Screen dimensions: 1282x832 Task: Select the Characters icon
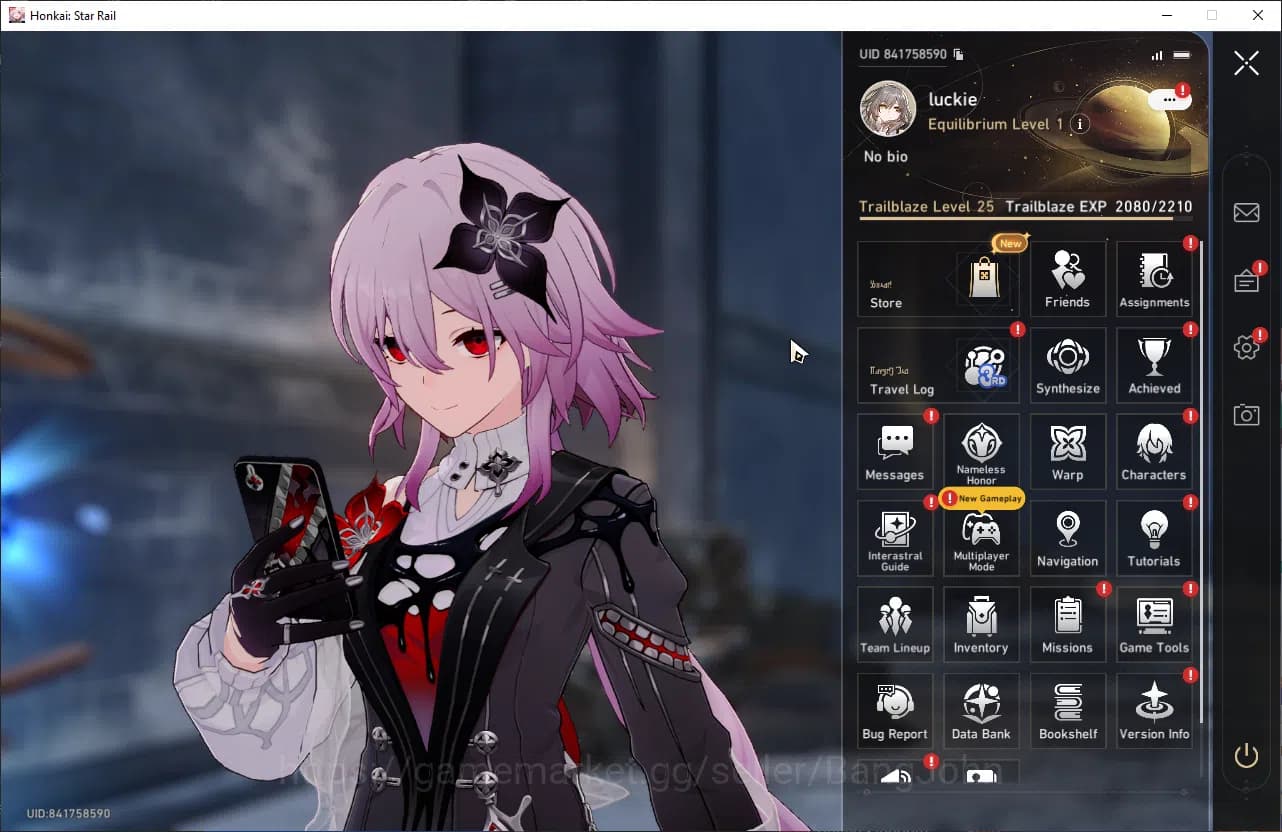click(x=1154, y=451)
